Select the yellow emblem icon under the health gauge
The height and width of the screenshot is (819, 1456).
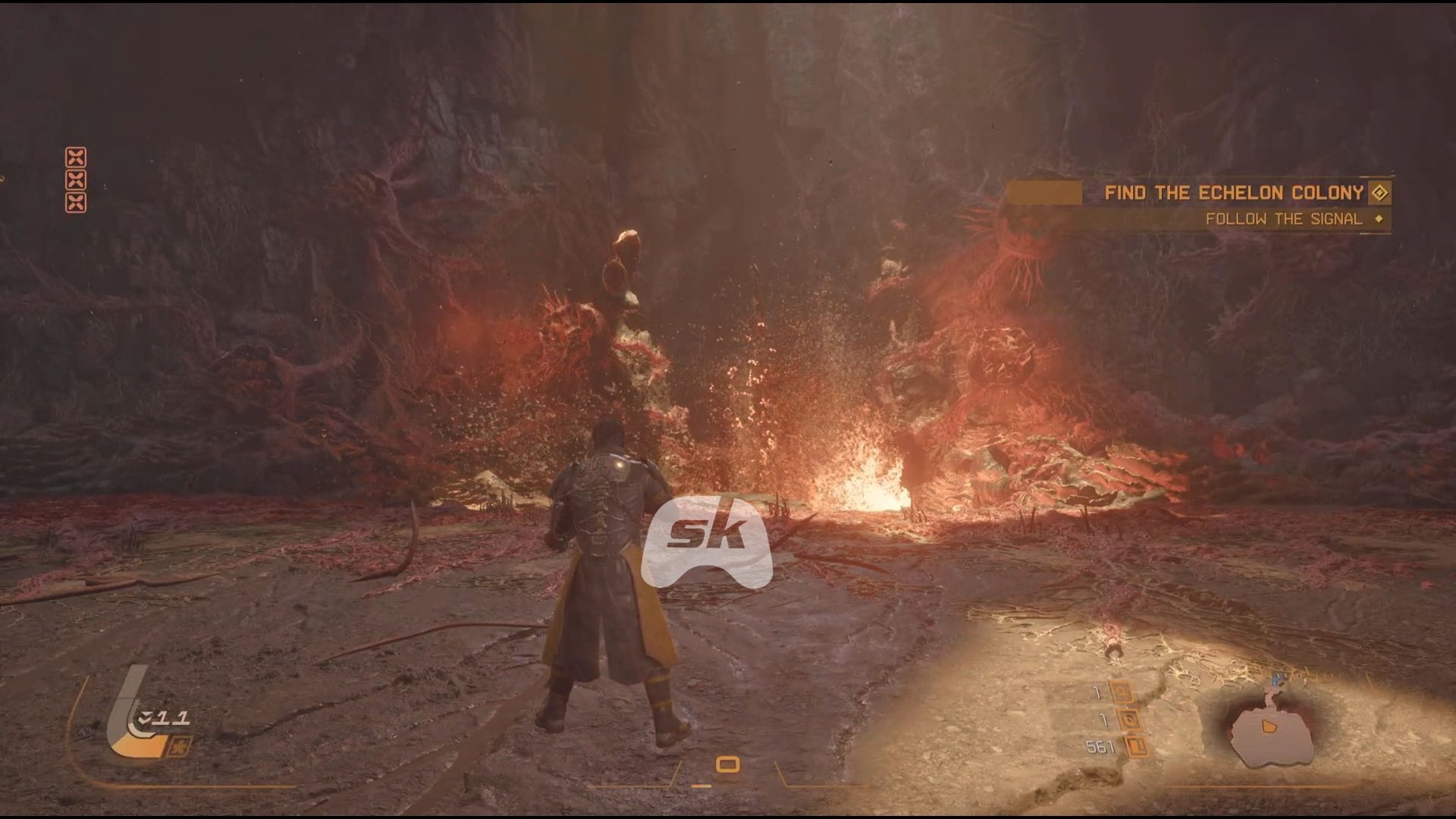pyautogui.click(x=179, y=747)
